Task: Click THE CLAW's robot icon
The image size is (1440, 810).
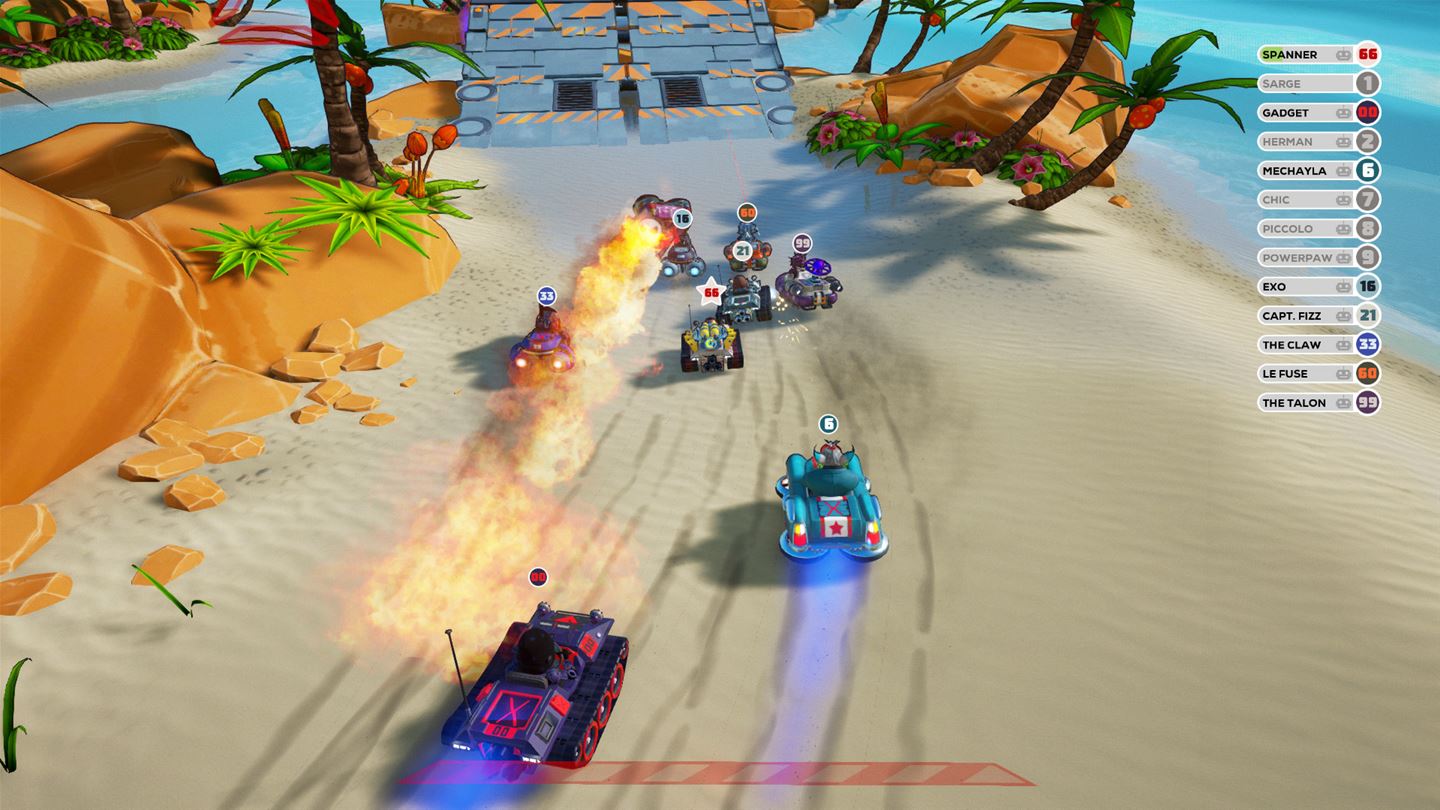Action: (x=1341, y=344)
